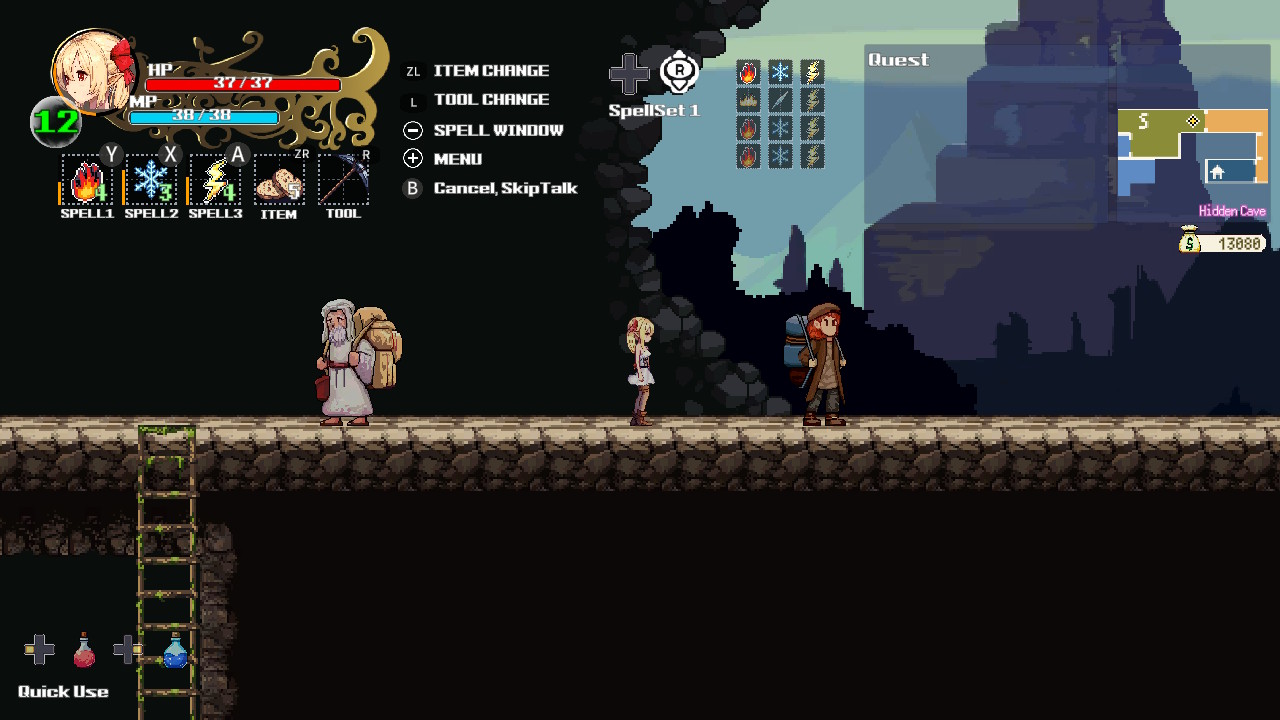Select the top fire spell in SpellSet 1

(x=747, y=72)
